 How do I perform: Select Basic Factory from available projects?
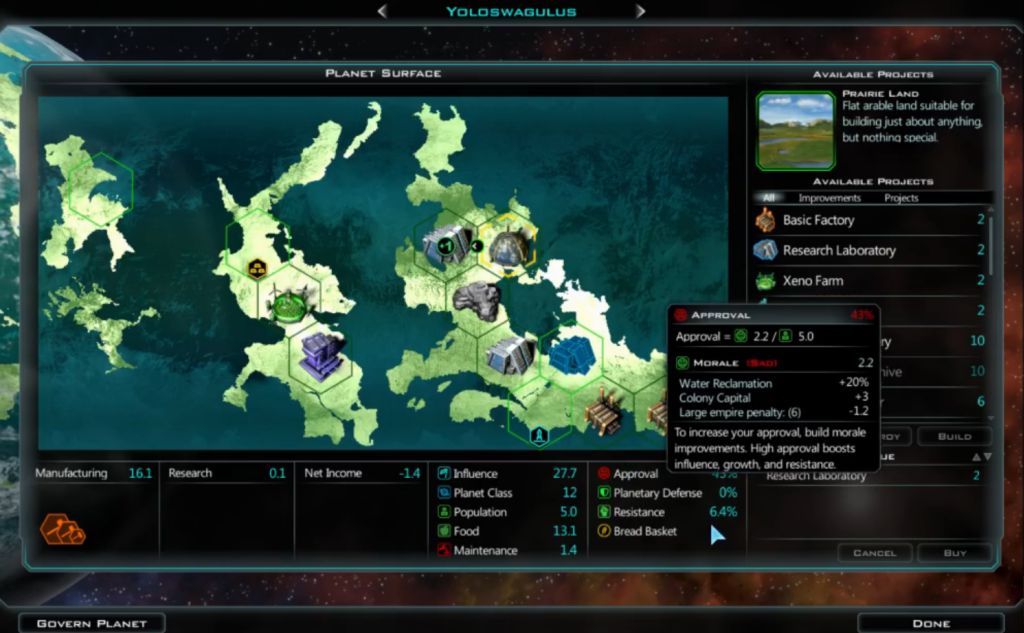818,220
